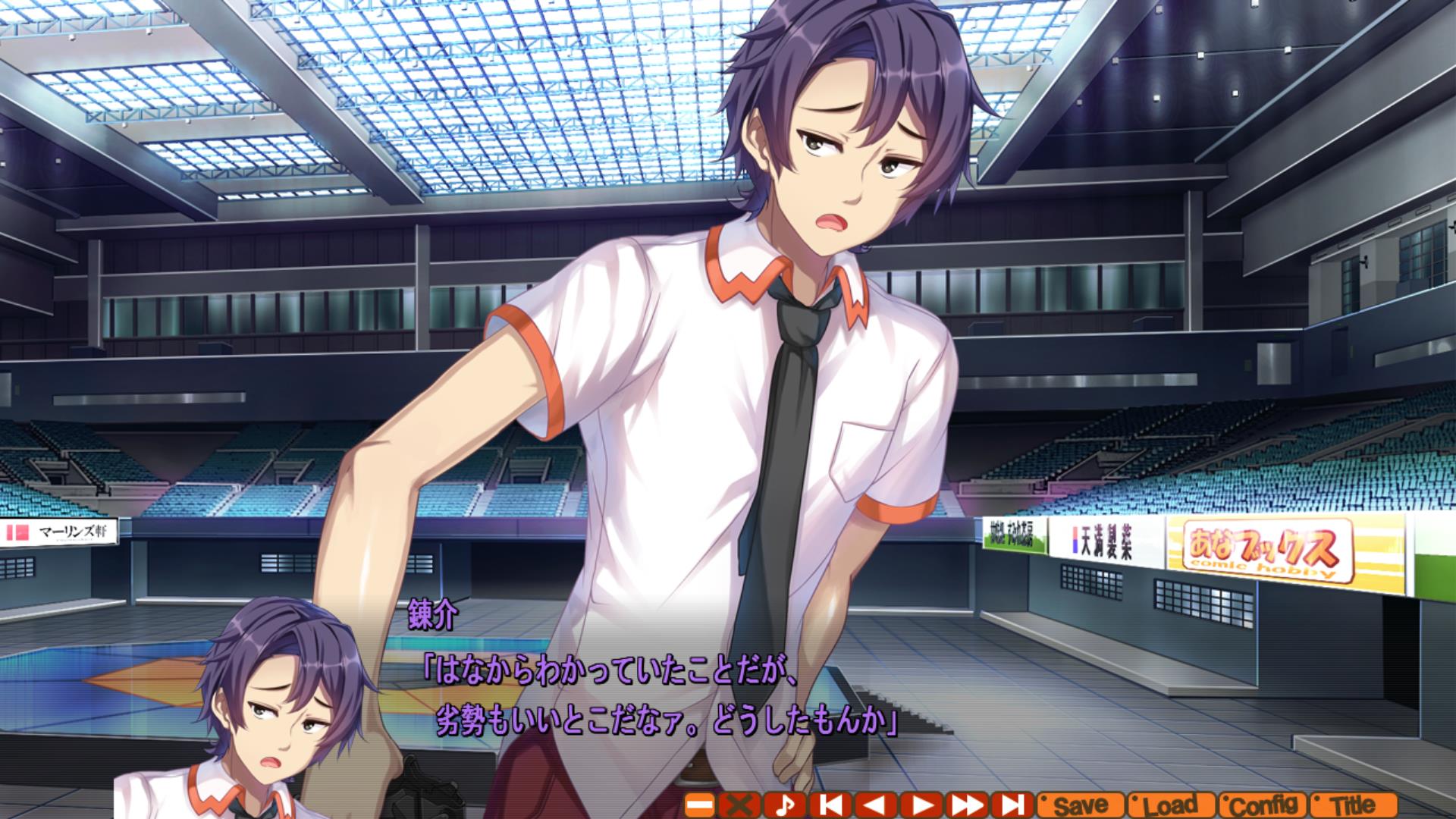Open the Save menu
Screen dimensions: 1456x819
click(x=1079, y=805)
